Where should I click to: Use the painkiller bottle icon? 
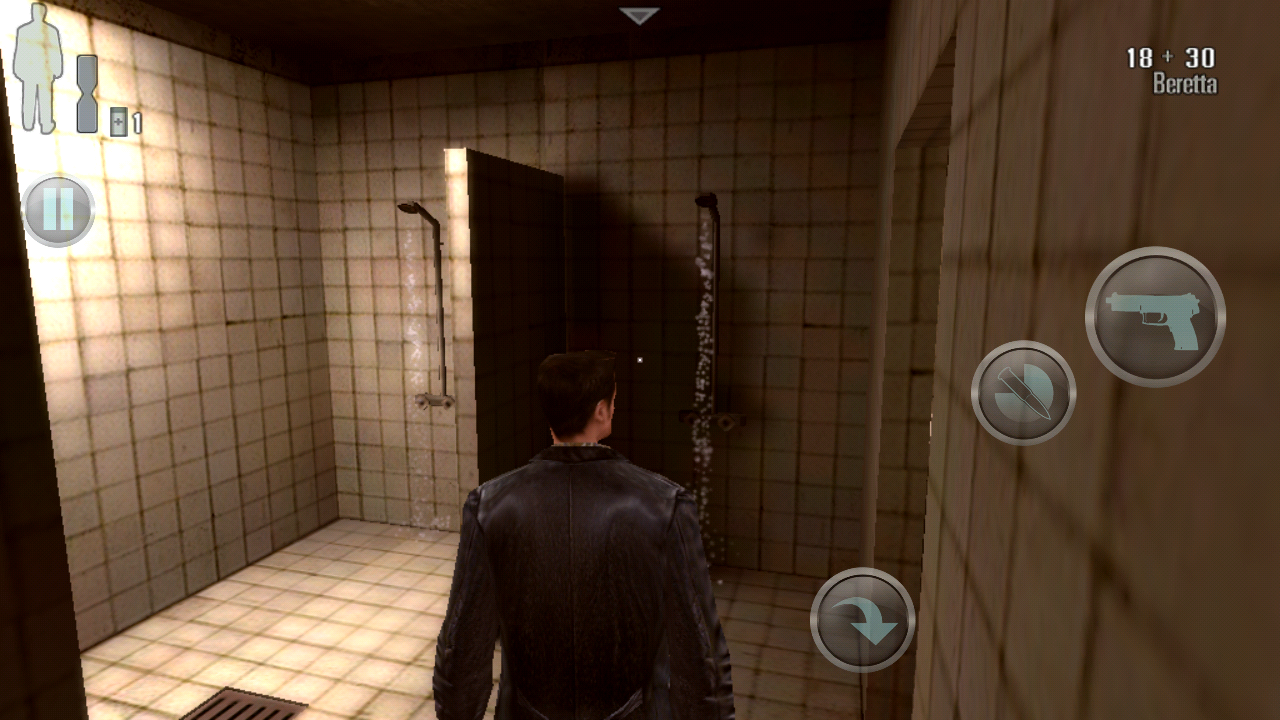pos(119,121)
